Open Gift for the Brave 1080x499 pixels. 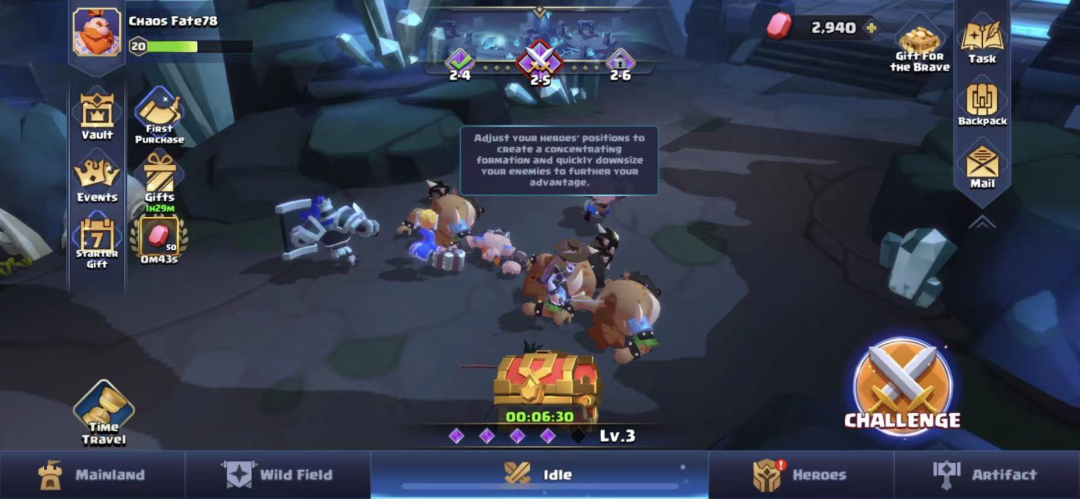click(x=920, y=45)
